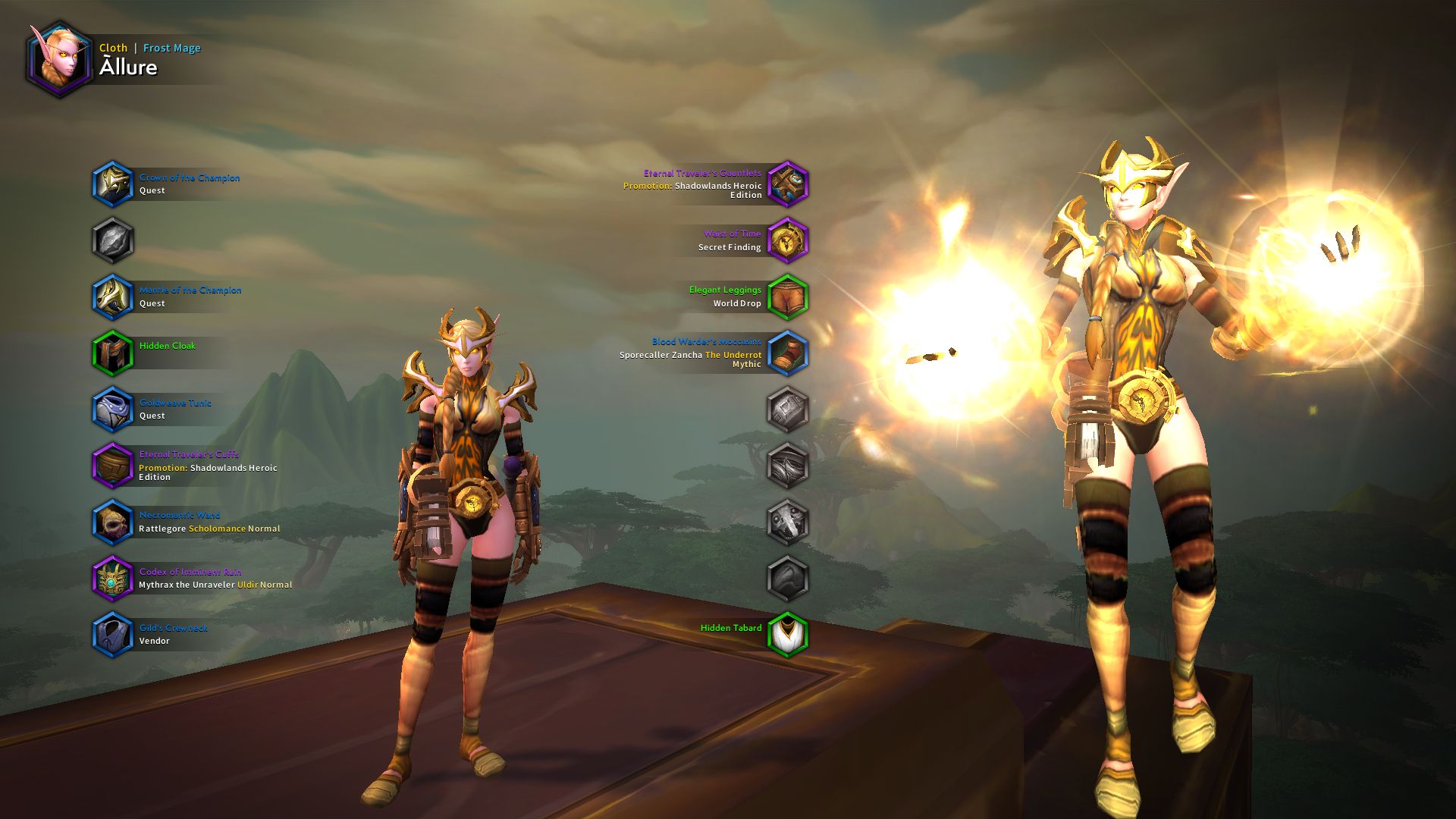Select the Crown of the Champion helm icon

(114, 184)
